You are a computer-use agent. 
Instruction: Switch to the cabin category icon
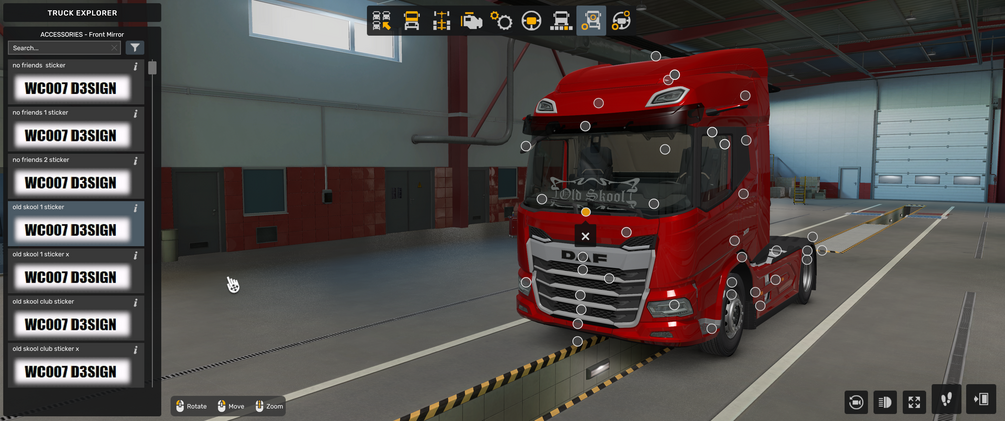[411, 20]
